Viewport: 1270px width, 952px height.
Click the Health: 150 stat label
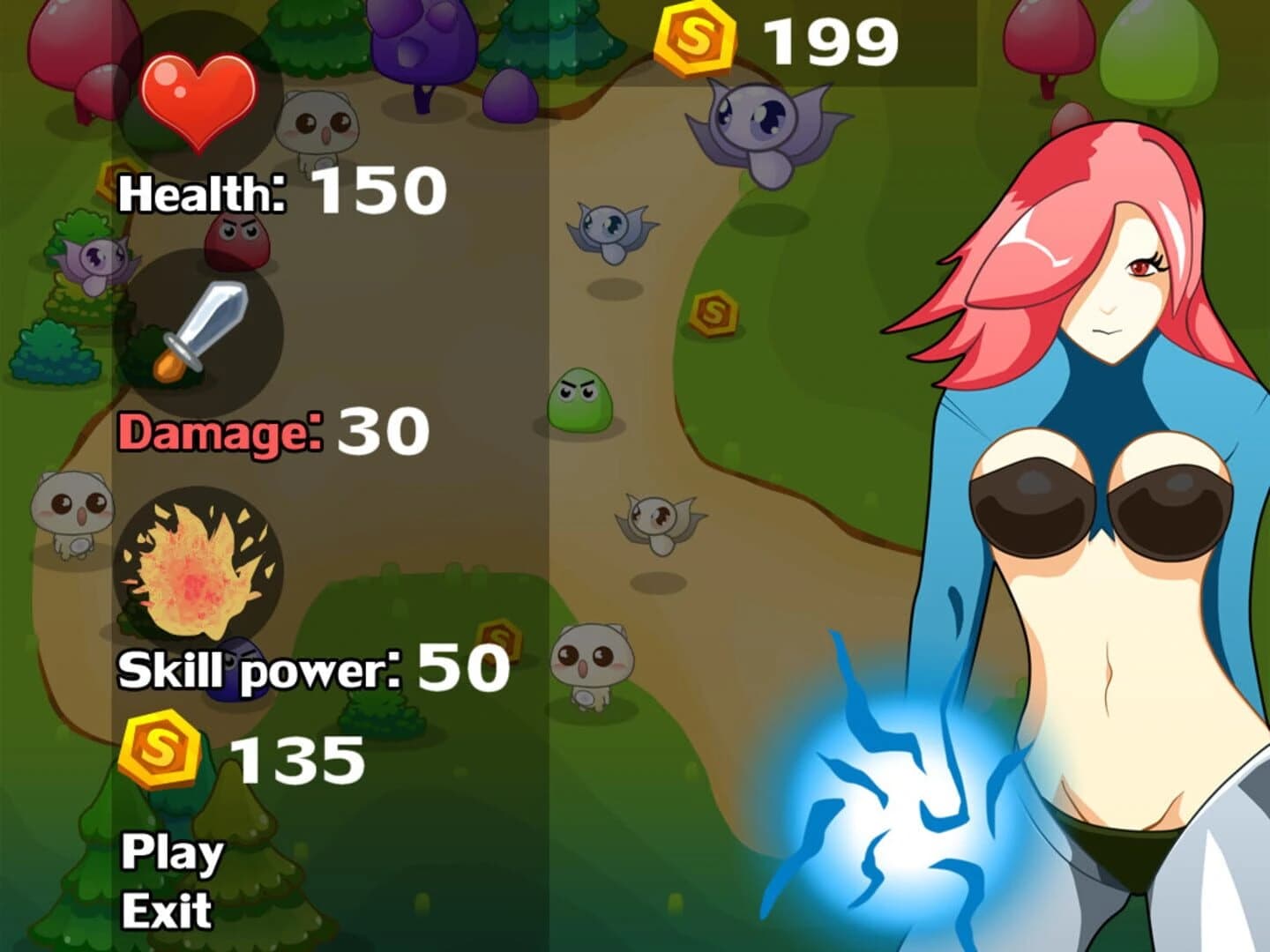point(282,190)
